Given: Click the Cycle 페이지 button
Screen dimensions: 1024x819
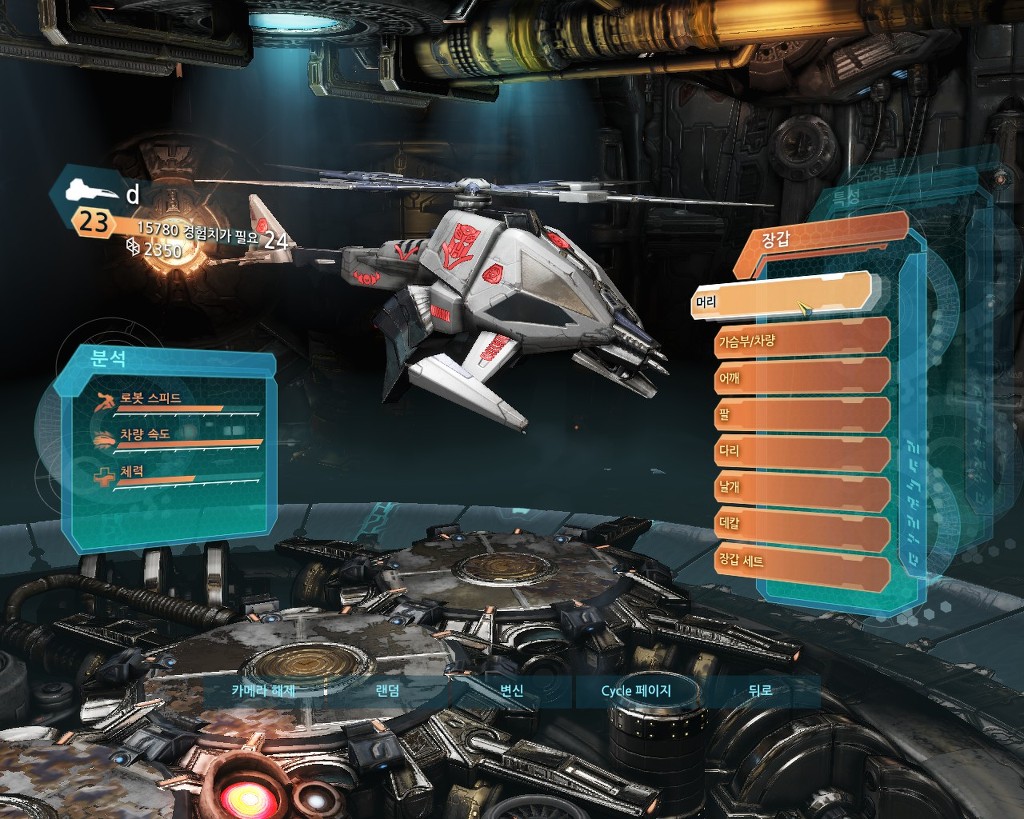Looking at the screenshot, I should point(636,691).
